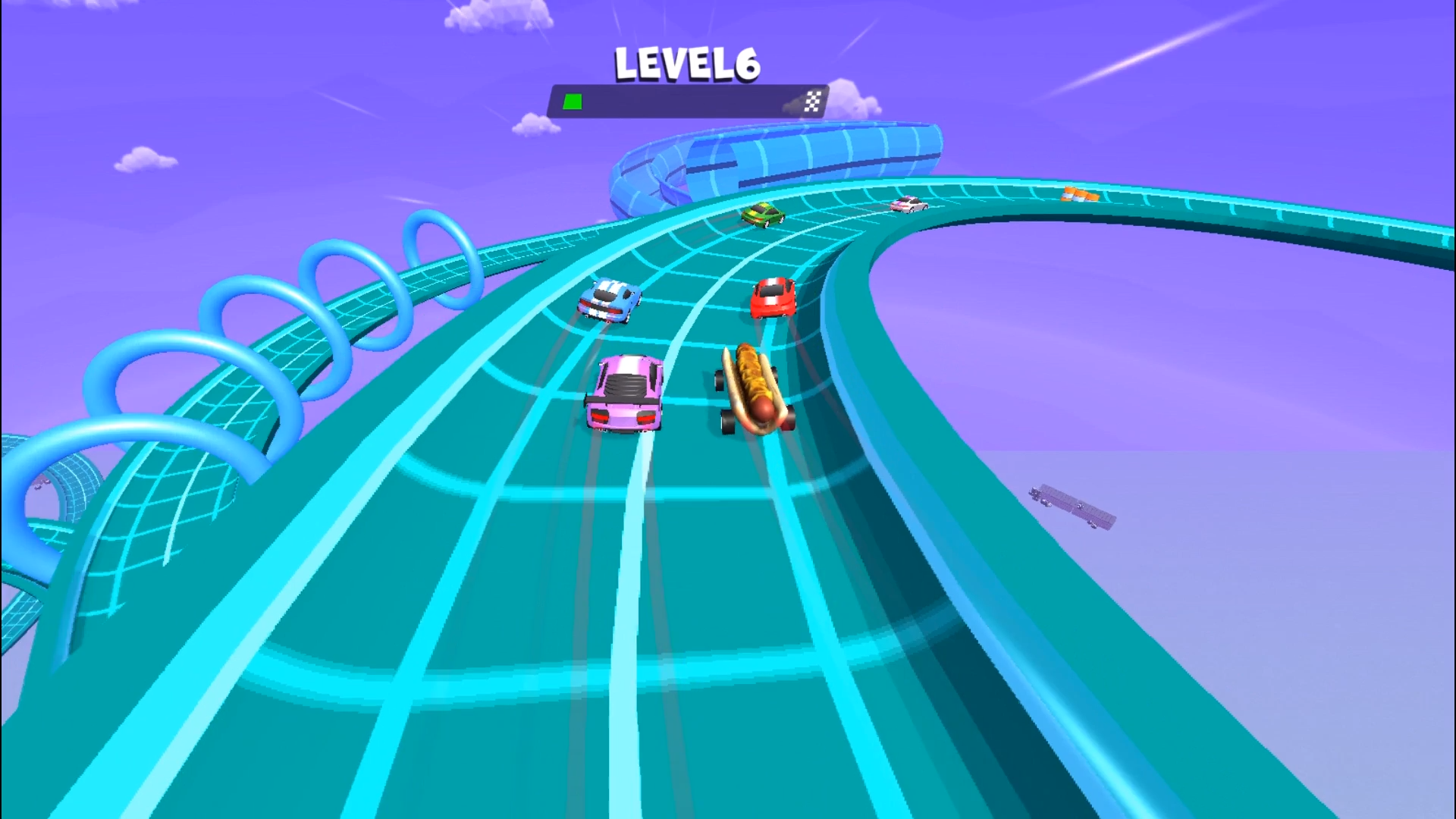Click the checkered flag icon on progress bar

[812, 100]
